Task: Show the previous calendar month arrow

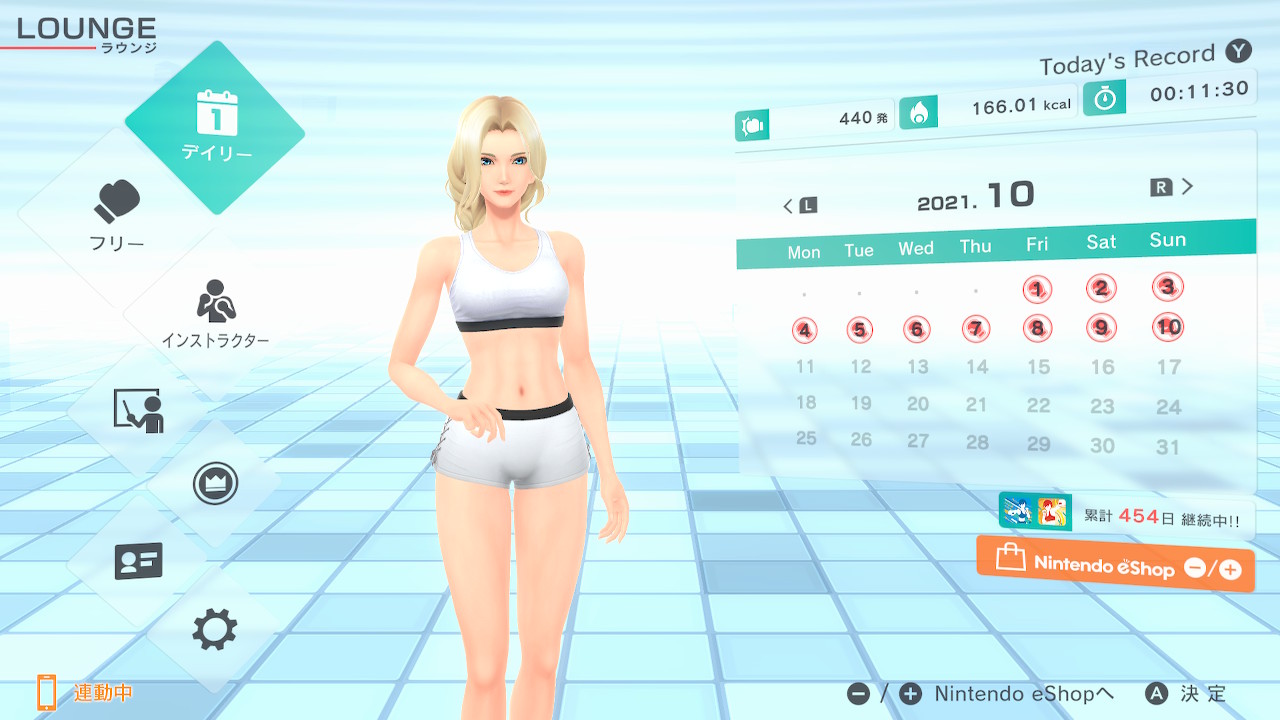Action: (x=799, y=206)
